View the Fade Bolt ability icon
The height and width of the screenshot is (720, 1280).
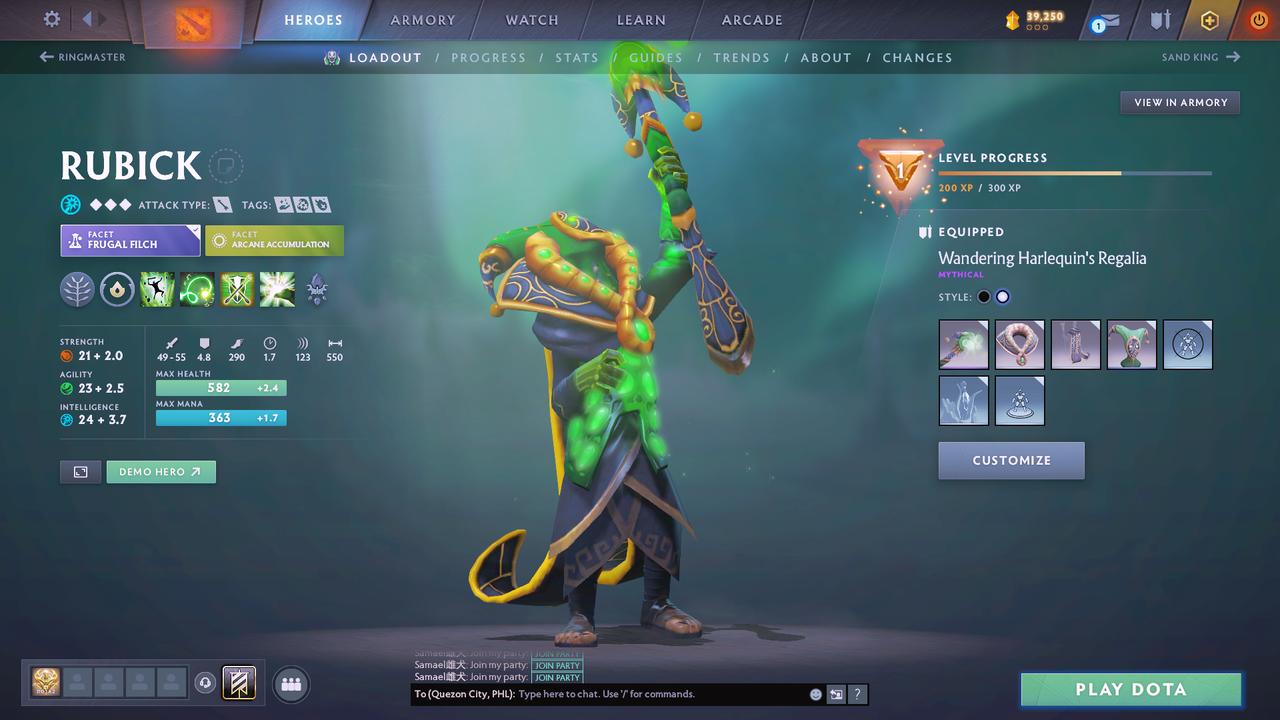pyautogui.click(x=196, y=290)
